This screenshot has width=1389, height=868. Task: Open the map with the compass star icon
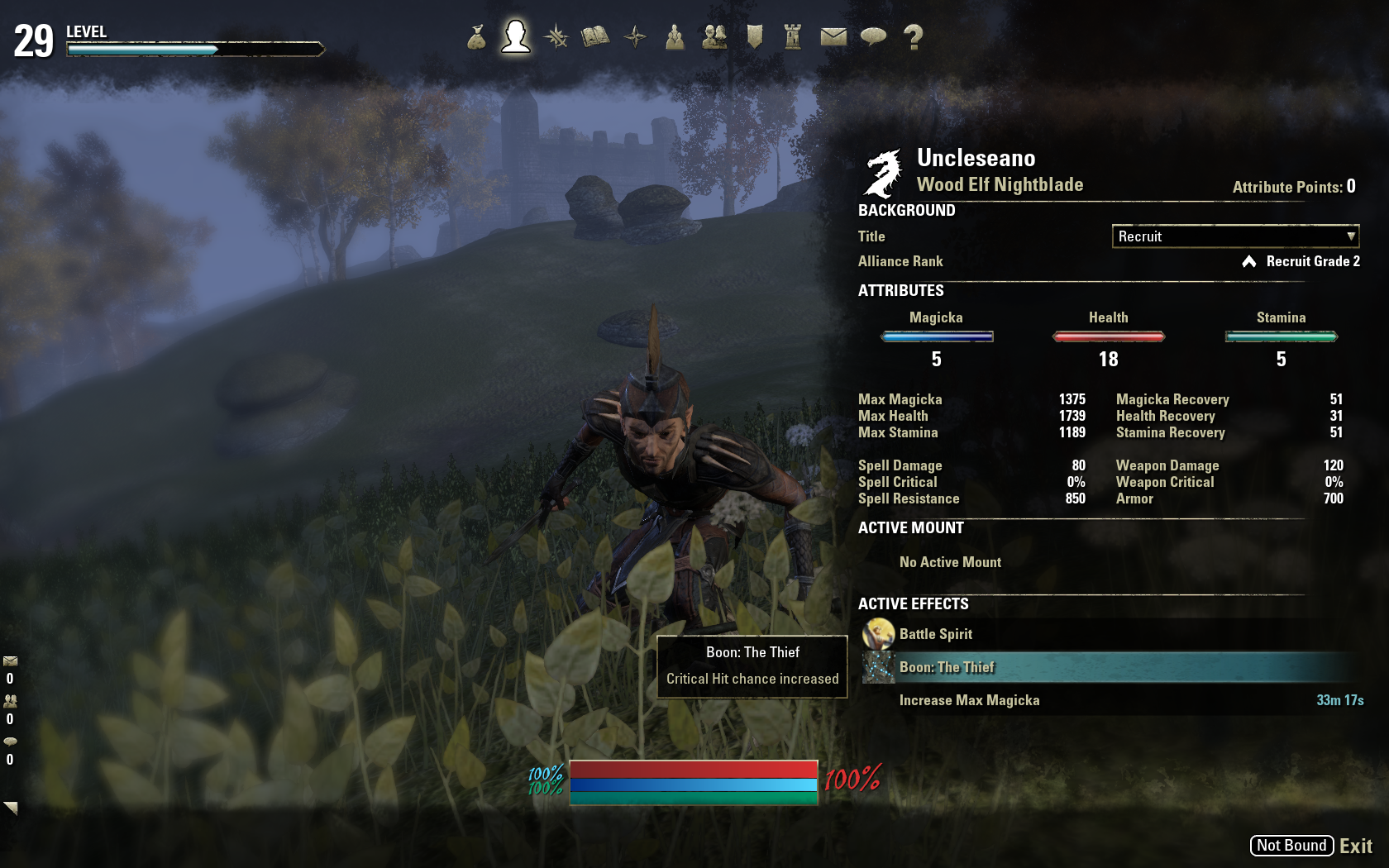click(x=635, y=37)
